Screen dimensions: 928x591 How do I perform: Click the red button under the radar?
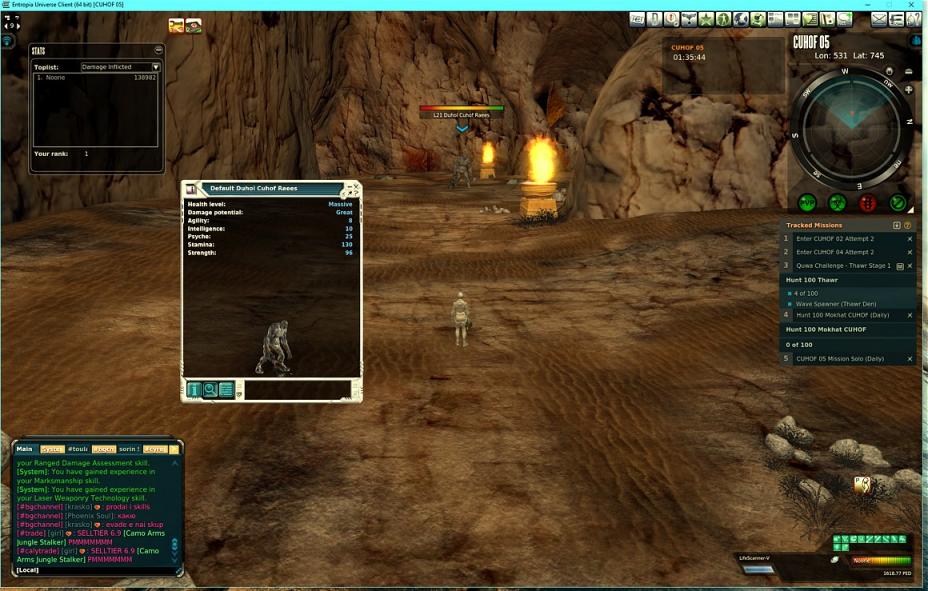[867, 203]
